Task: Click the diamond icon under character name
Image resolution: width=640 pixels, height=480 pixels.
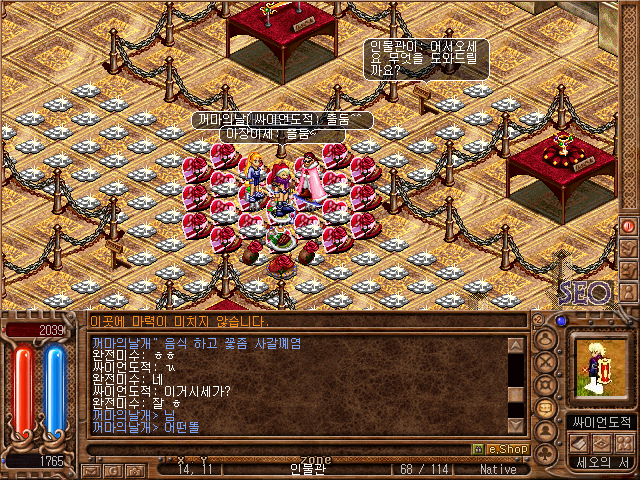Action: click(x=600, y=443)
